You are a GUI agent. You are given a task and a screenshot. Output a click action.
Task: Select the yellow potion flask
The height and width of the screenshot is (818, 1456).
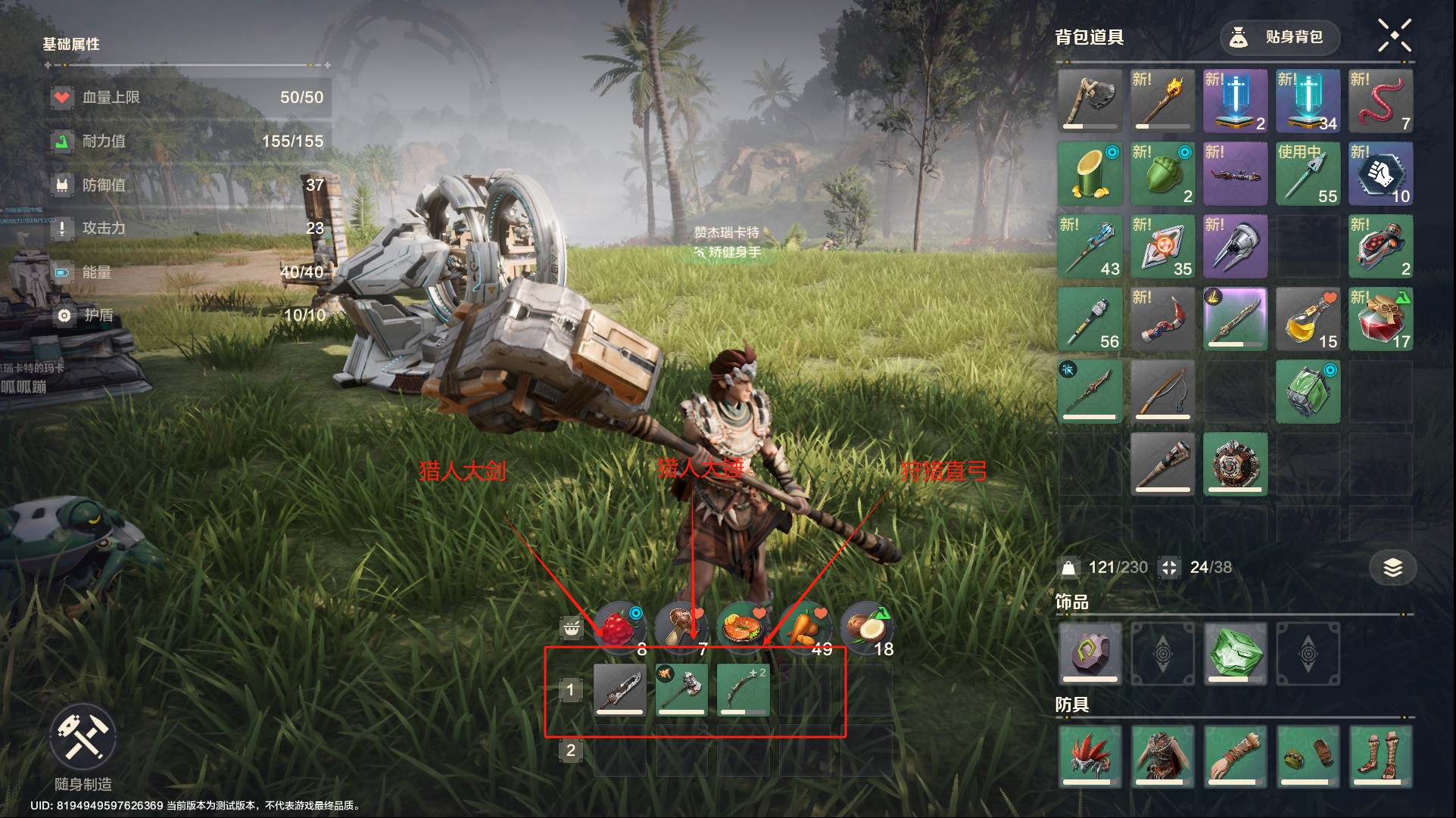[x=1308, y=319]
